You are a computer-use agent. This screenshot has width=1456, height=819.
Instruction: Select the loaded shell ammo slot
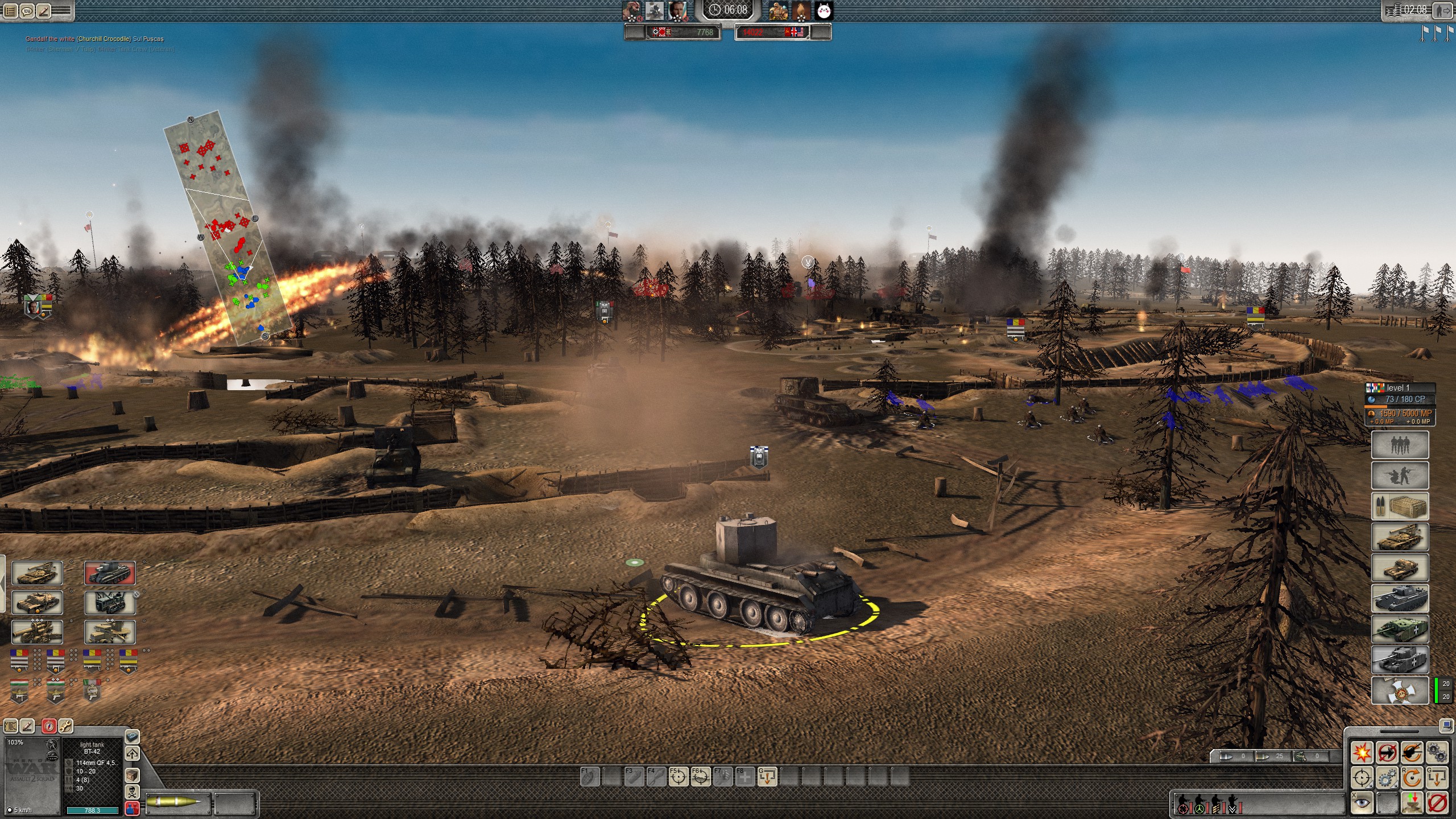point(178,803)
